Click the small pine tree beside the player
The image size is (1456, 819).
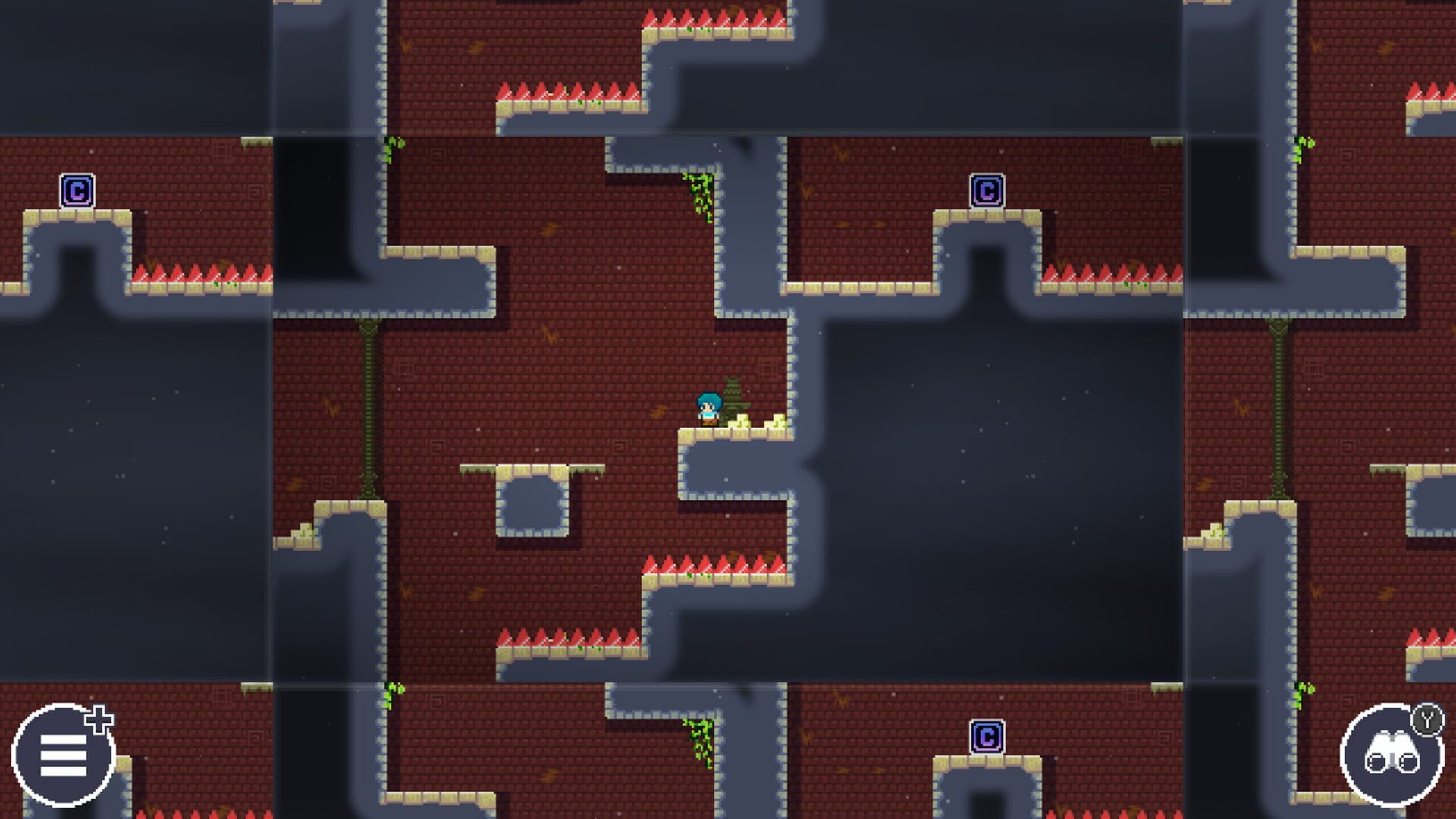tap(734, 394)
